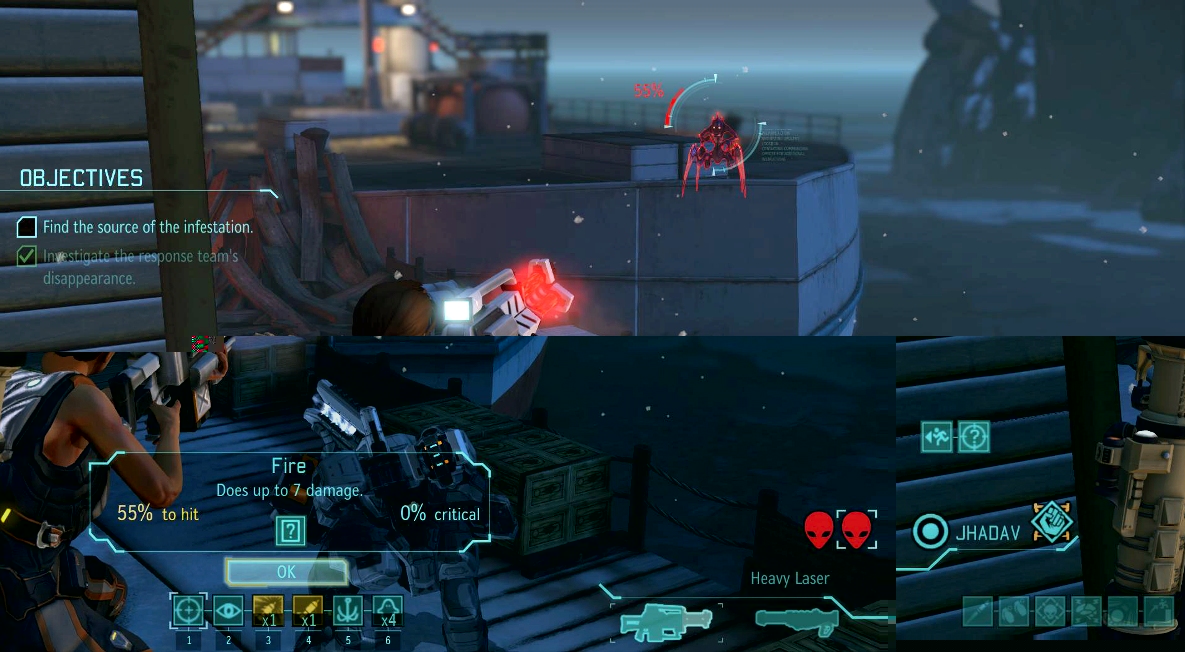Image resolution: width=1185 pixels, height=652 pixels.
Task: Choose the yellow rocket ability numbered 4
Action: point(308,610)
